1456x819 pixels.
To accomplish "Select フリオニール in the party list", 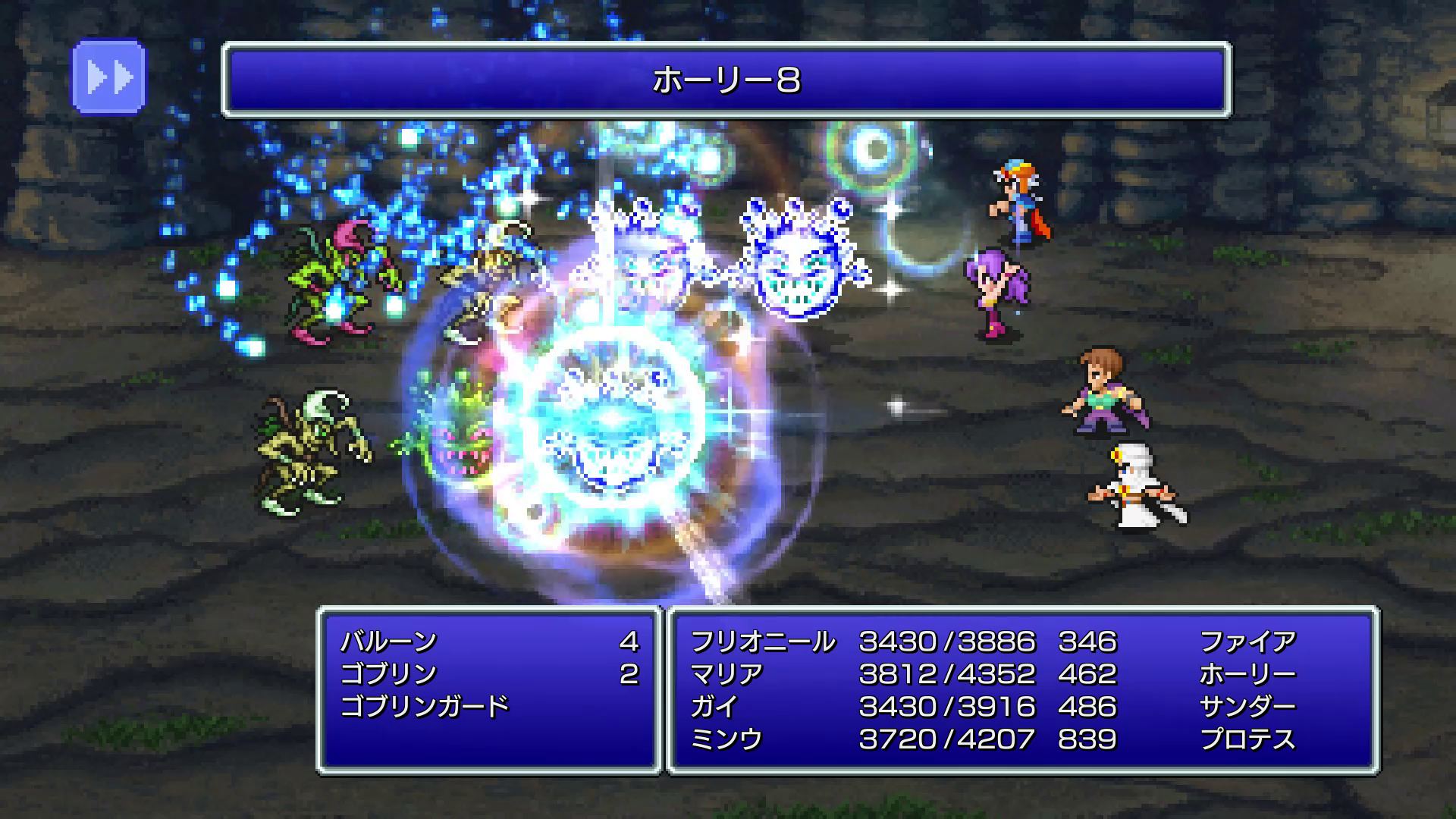I will (762, 642).
